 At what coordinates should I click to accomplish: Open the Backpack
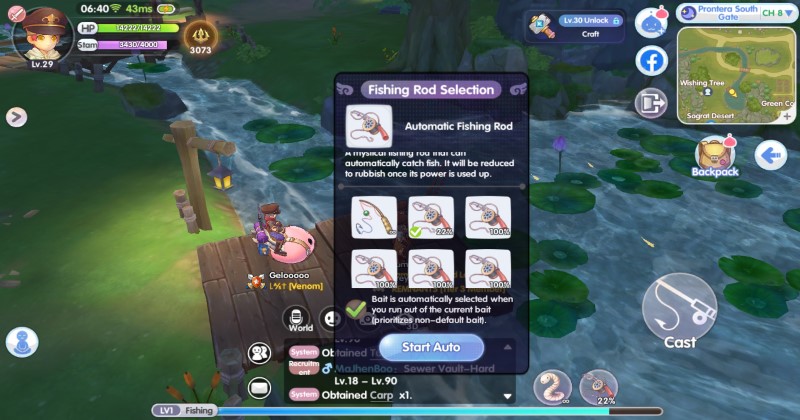(714, 157)
